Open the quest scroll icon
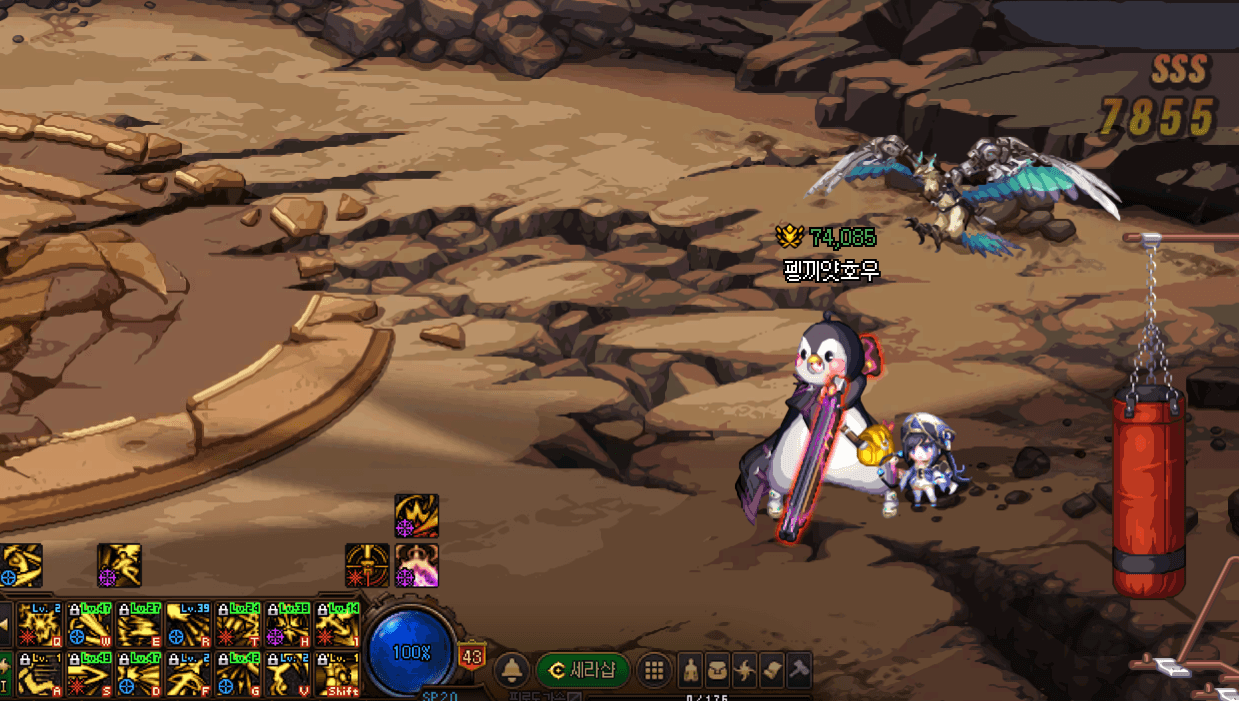The width and height of the screenshot is (1239, 701). (x=771, y=670)
